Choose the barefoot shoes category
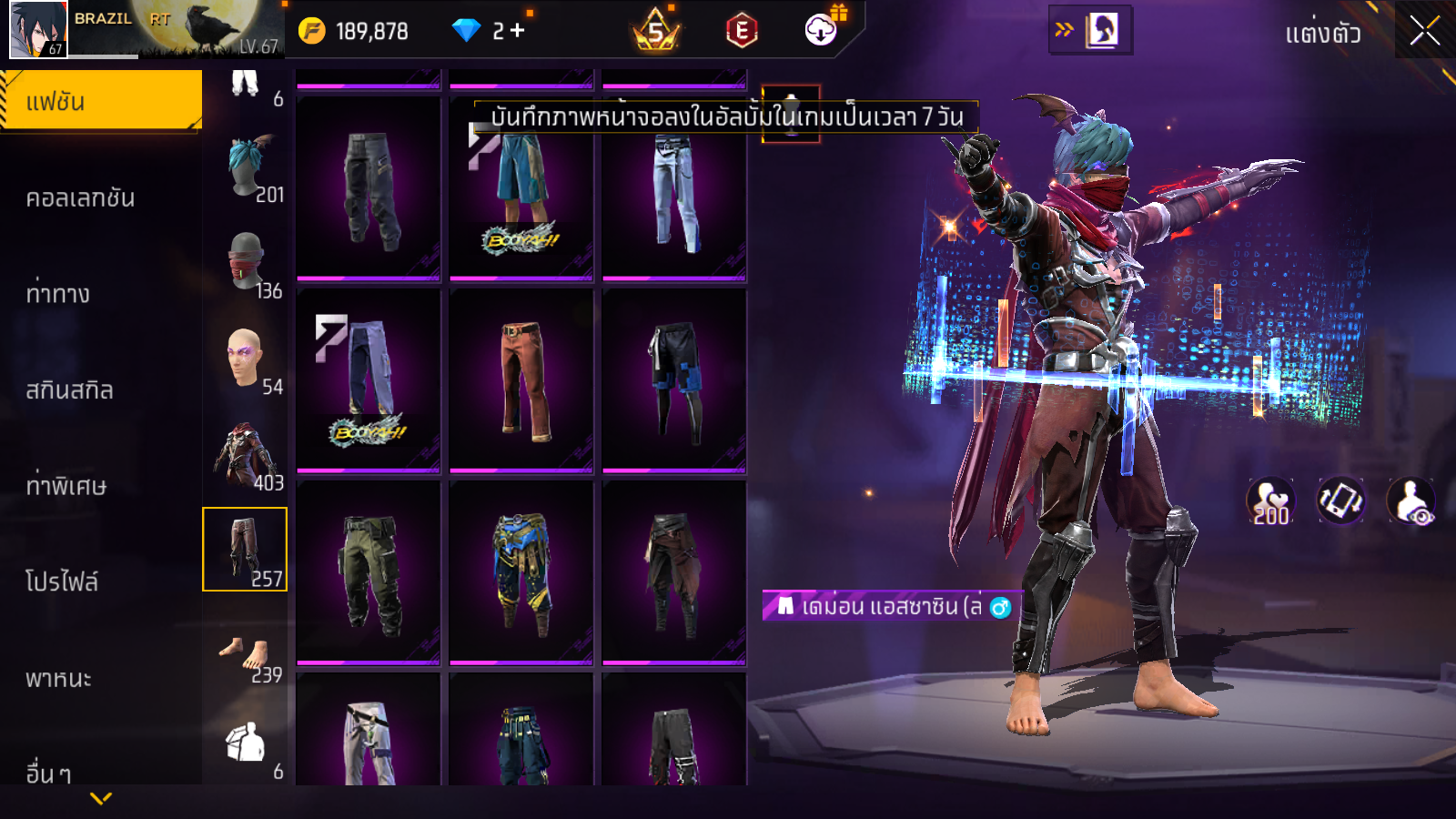 [x=246, y=657]
